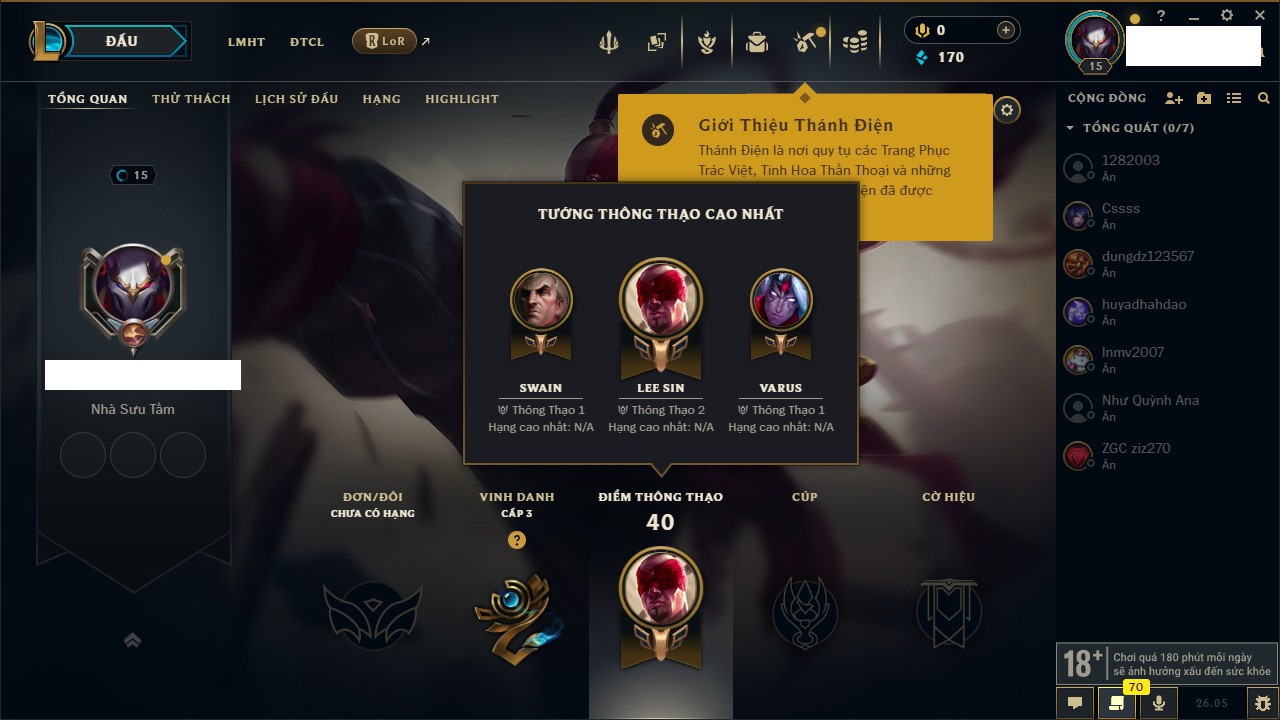
Task: Open the LoR external link
Action: pyautogui.click(x=385, y=42)
